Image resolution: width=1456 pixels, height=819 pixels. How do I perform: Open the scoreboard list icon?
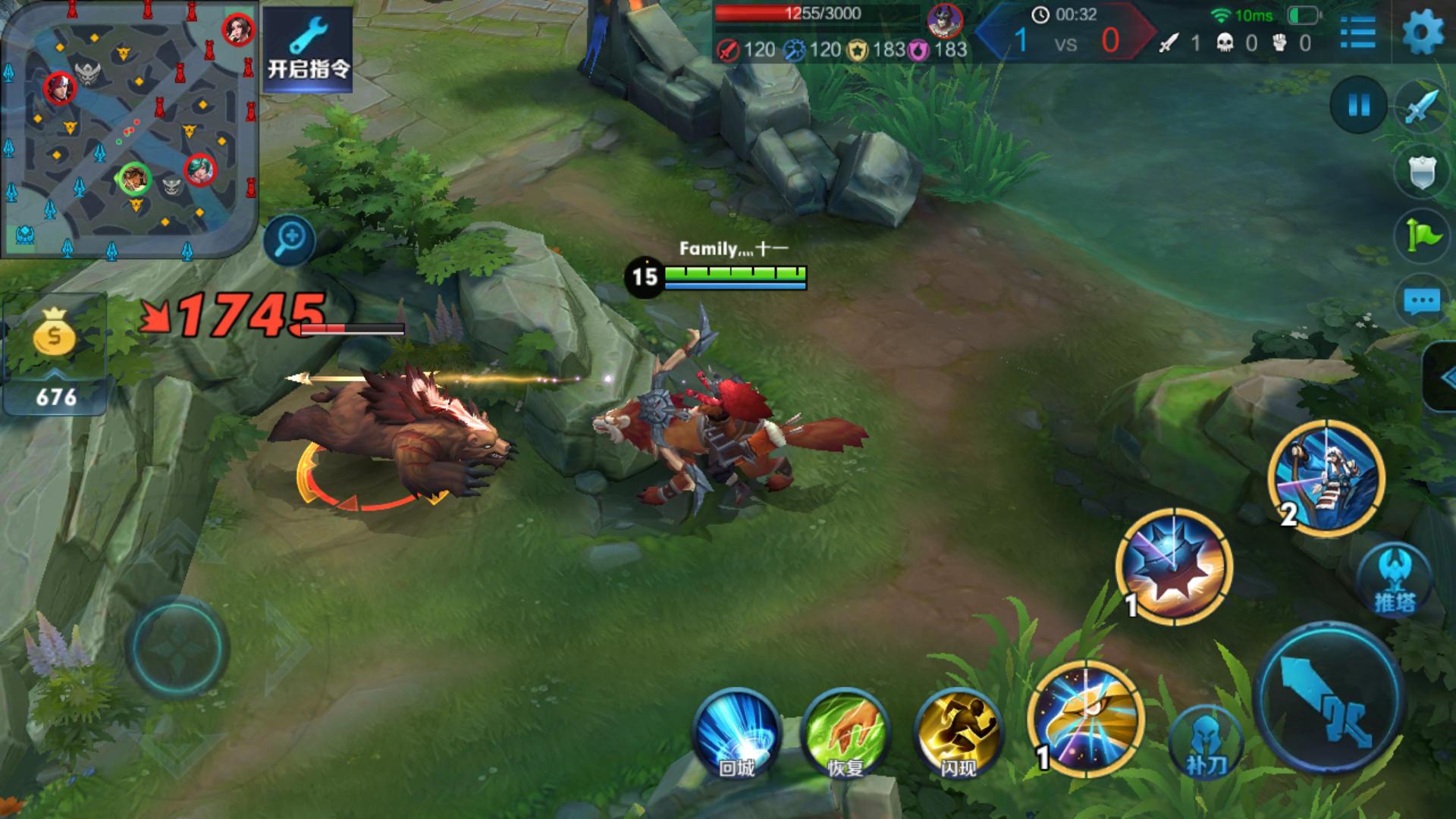1357,33
